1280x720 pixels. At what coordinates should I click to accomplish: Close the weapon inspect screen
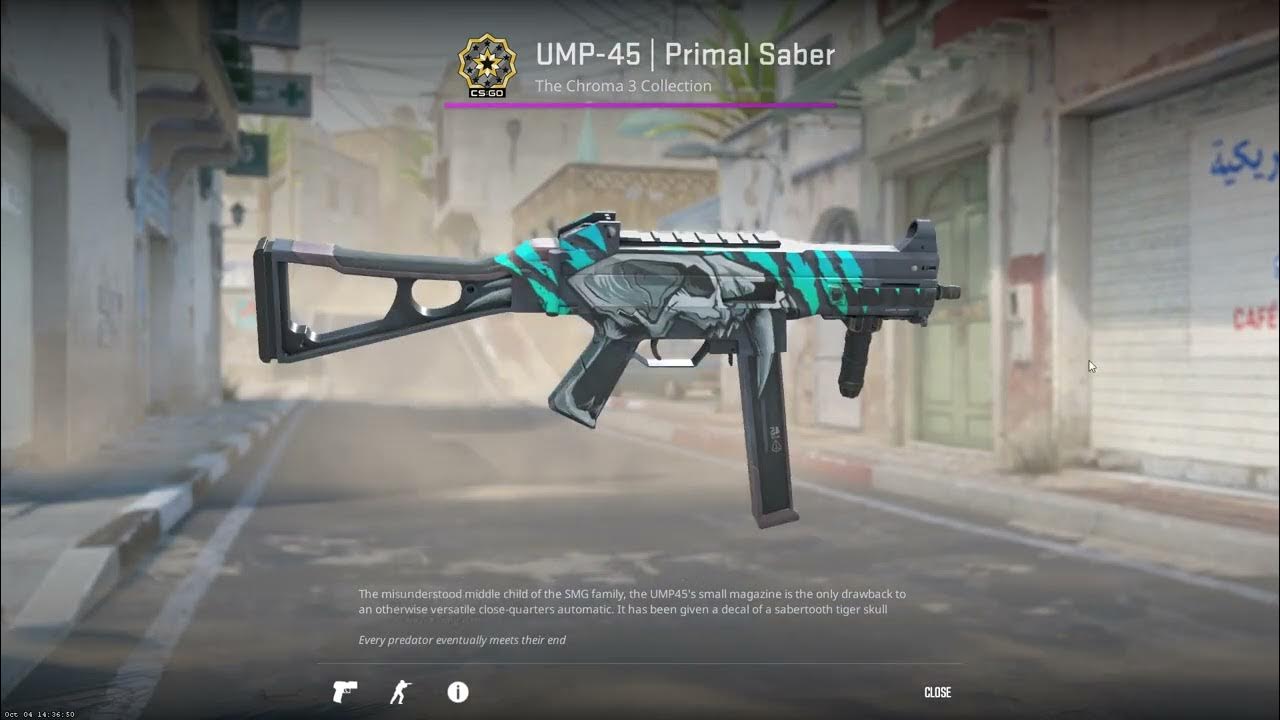click(x=937, y=692)
